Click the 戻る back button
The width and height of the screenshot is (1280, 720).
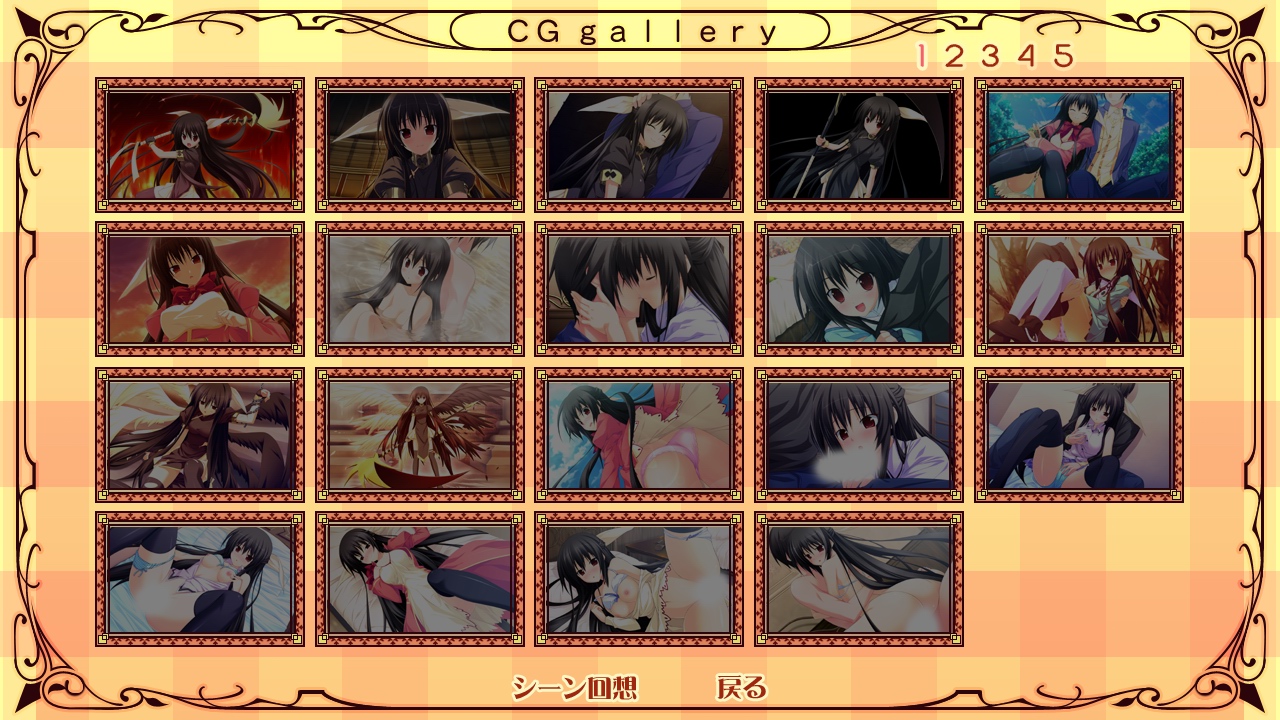tap(741, 688)
